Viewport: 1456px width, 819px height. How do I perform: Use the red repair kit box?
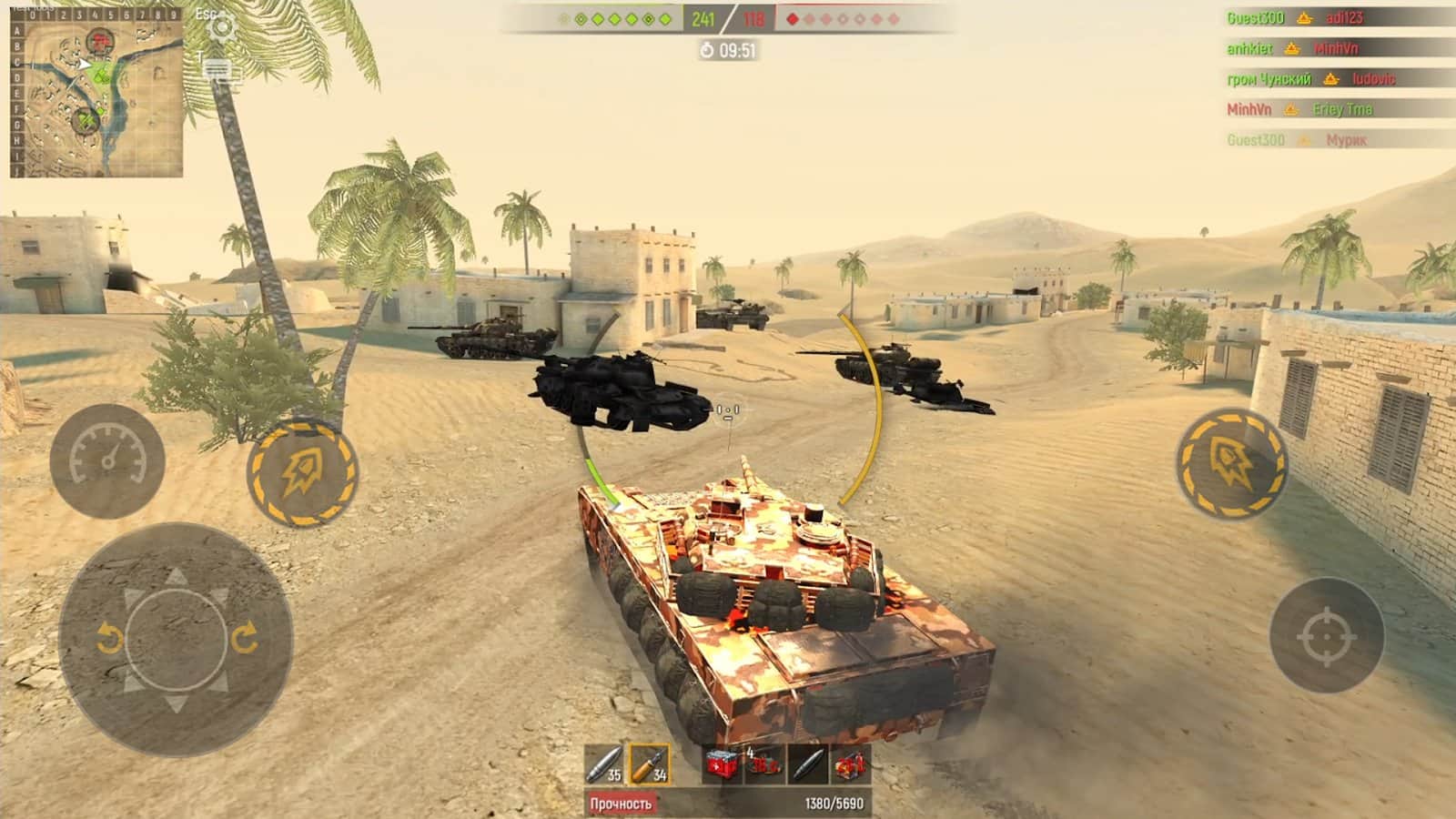click(722, 764)
